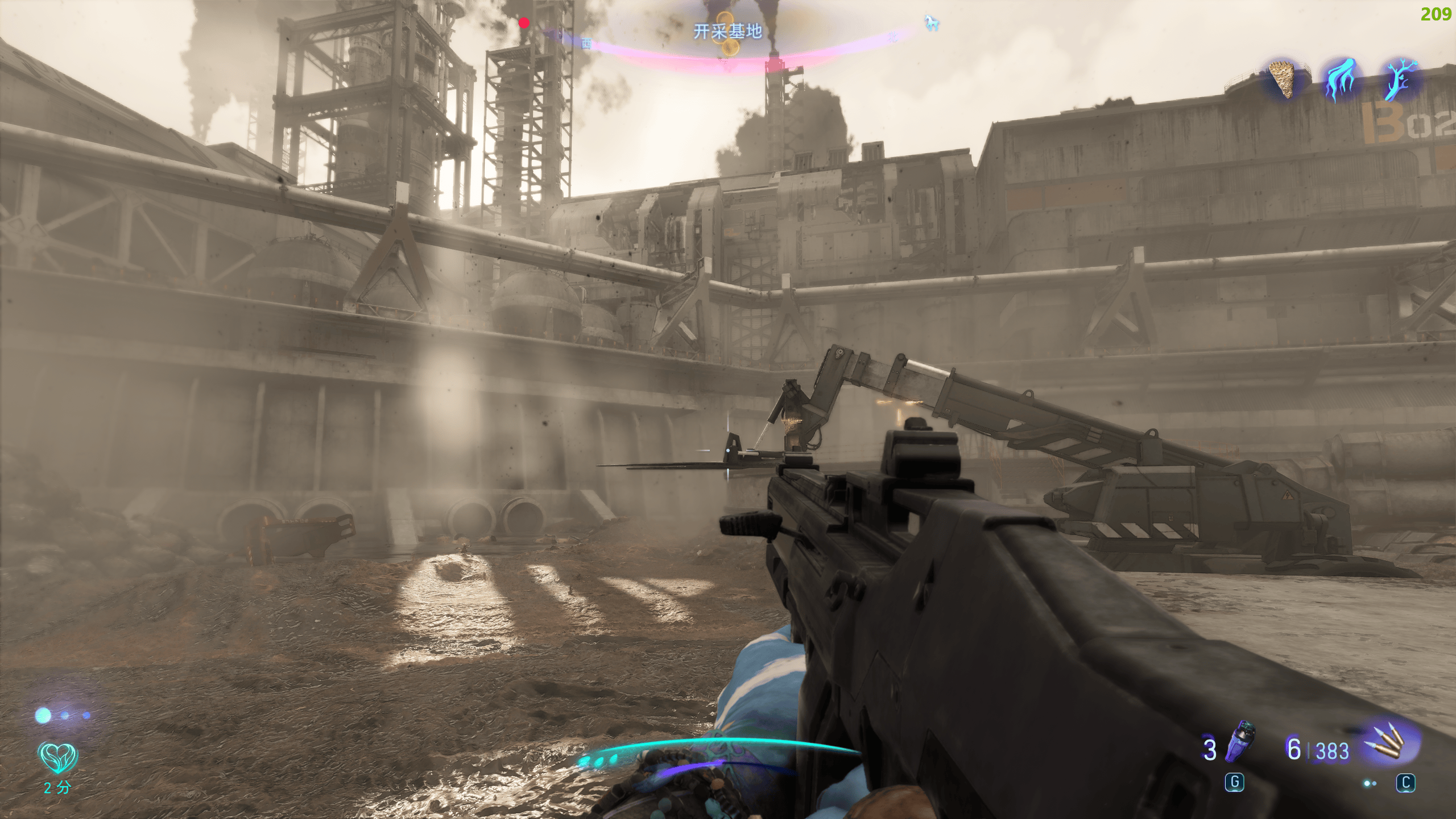The height and width of the screenshot is (819, 1456).
Task: Select the tan honeycomb cone item icon
Action: pyautogui.click(x=1282, y=79)
